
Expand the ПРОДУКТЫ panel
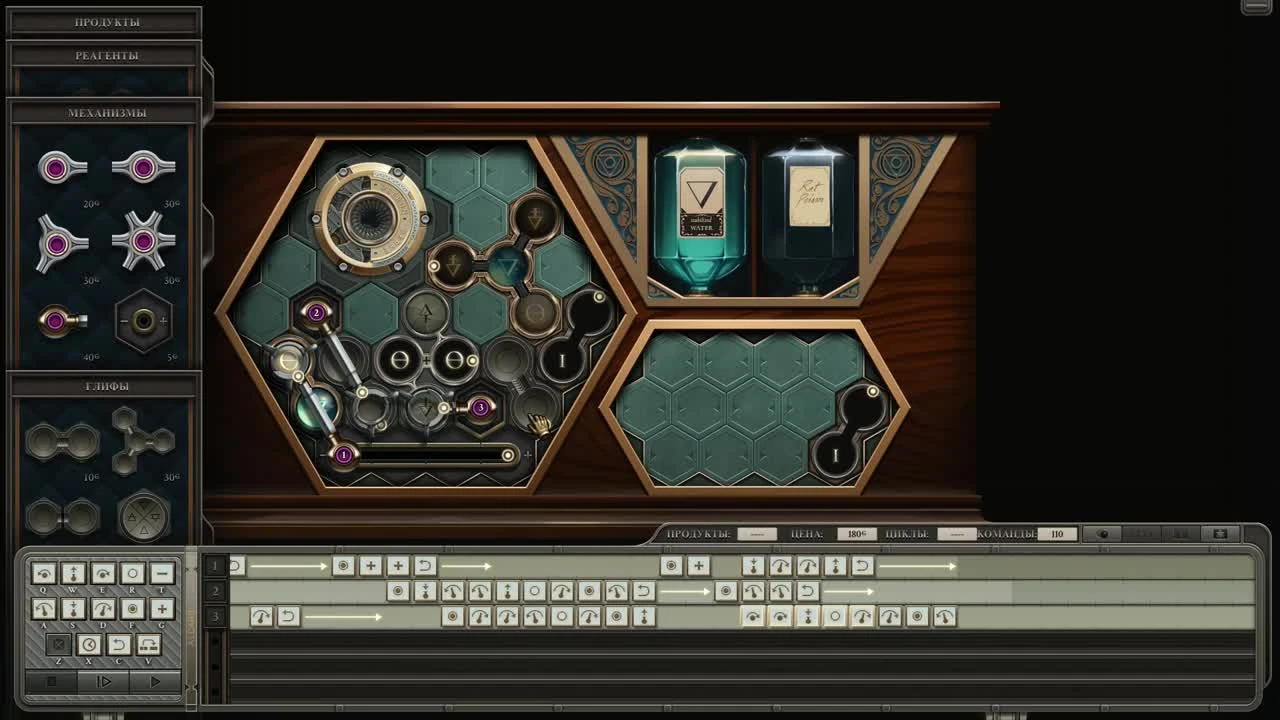click(104, 20)
